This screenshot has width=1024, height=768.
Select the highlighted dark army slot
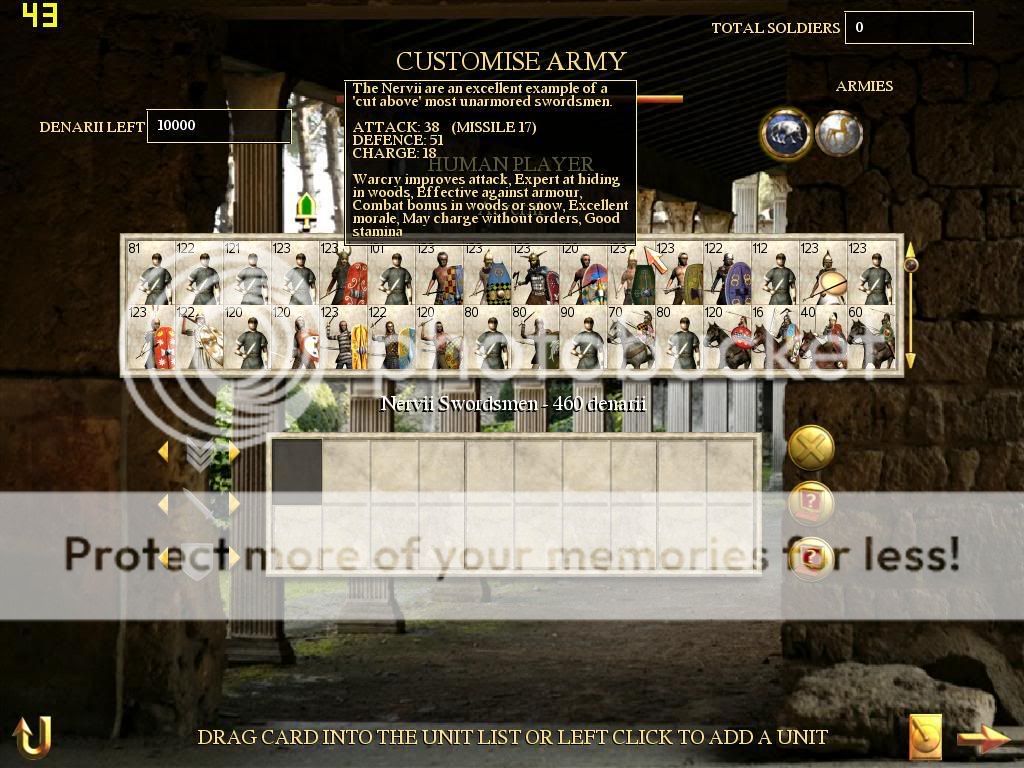click(298, 466)
